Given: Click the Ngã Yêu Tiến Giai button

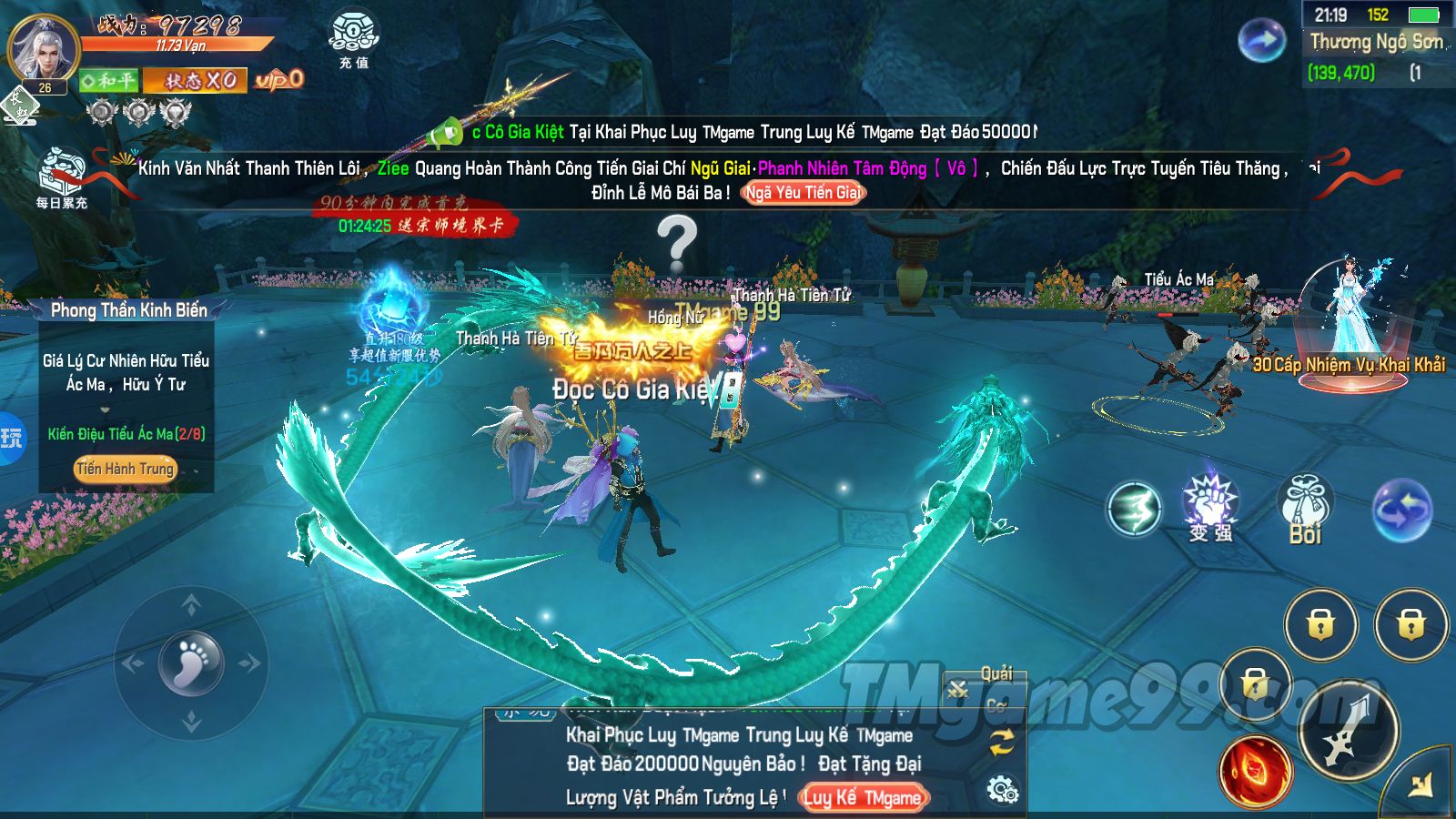Looking at the screenshot, I should (x=803, y=193).
